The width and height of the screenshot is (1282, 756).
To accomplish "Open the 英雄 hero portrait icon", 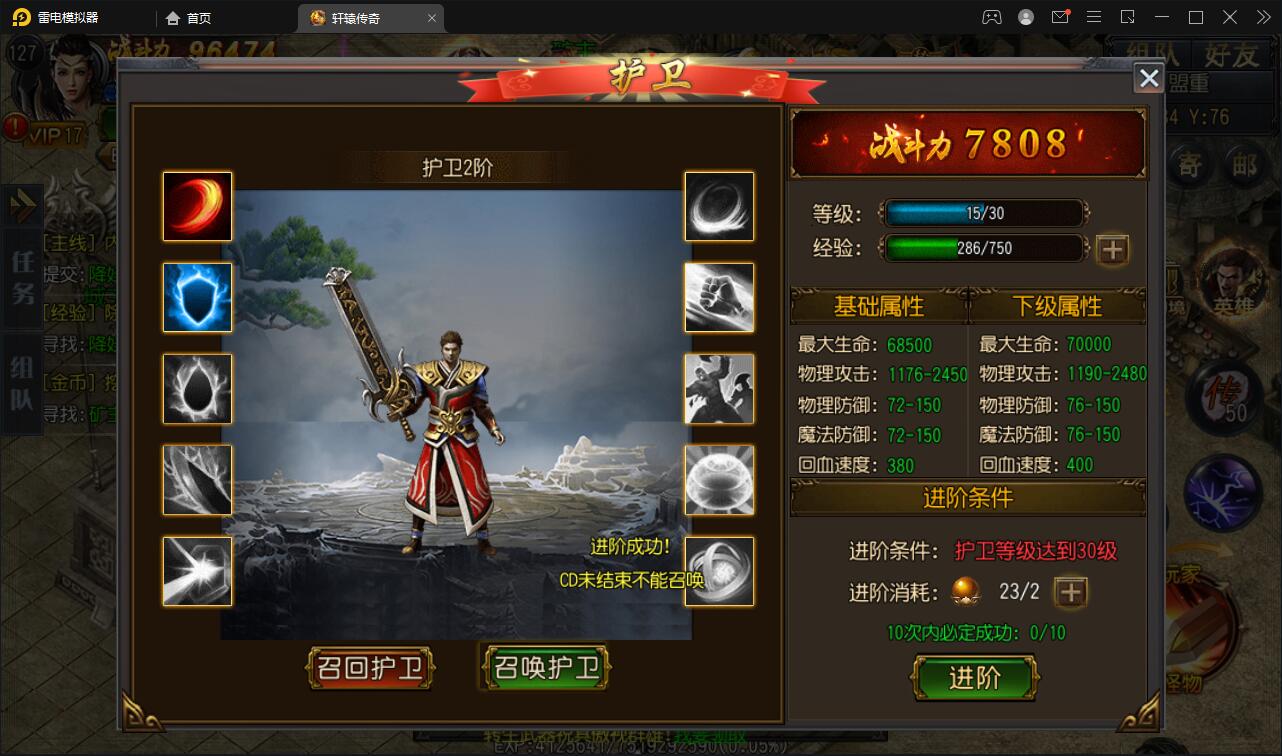I will click(1232, 285).
